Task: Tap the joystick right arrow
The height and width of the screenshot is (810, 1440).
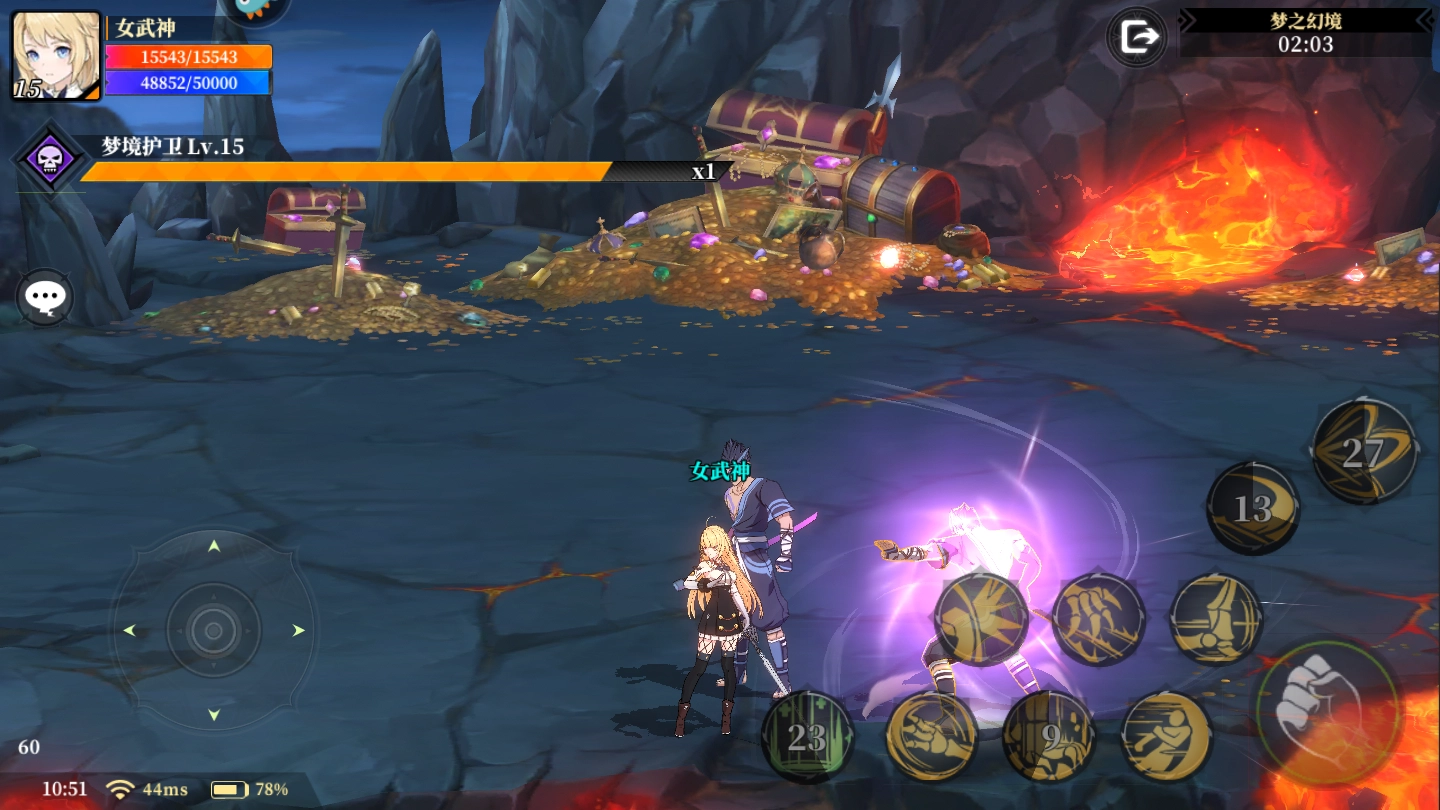Action: [x=298, y=631]
